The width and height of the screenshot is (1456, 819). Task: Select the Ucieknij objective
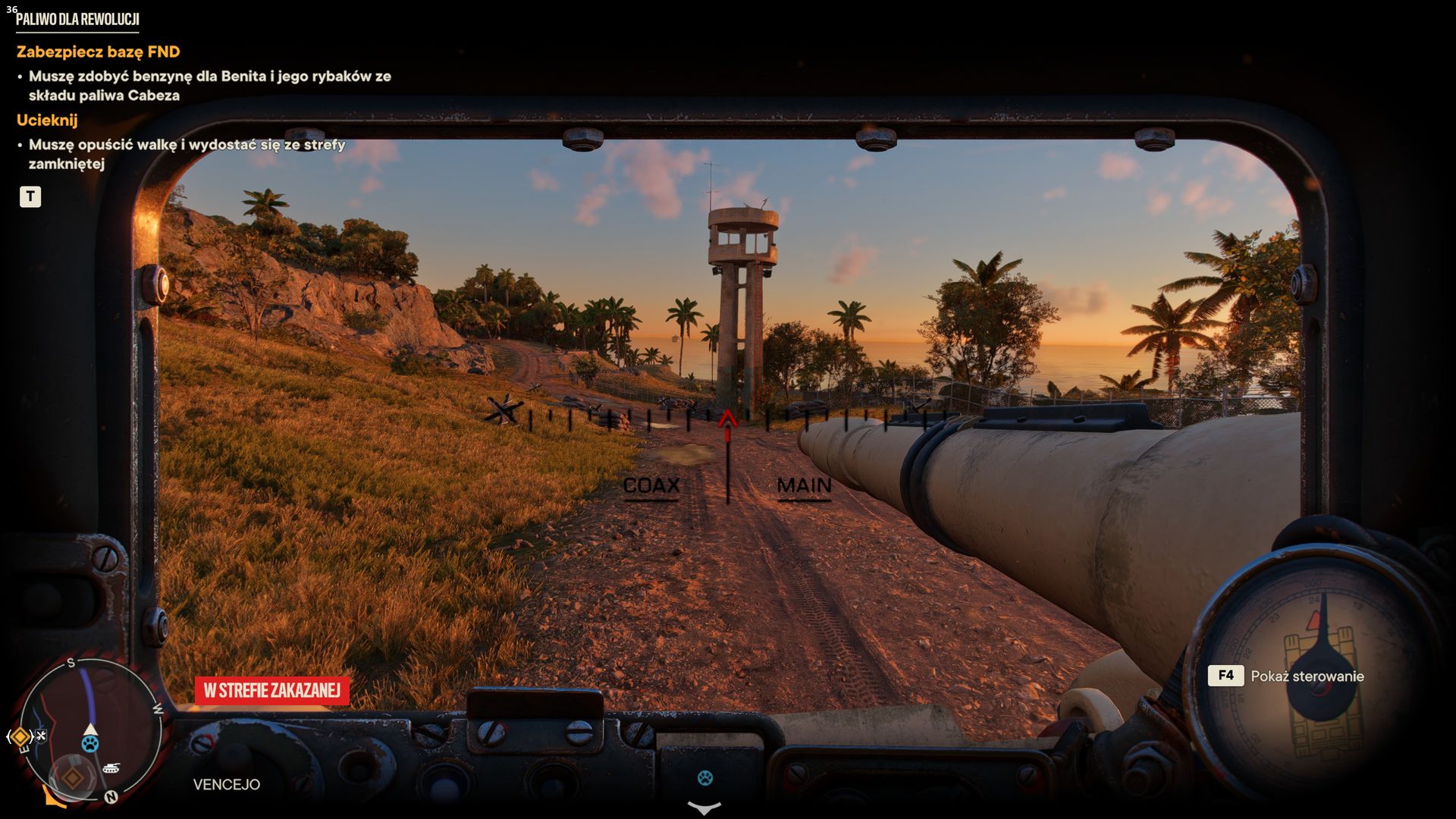pos(47,120)
